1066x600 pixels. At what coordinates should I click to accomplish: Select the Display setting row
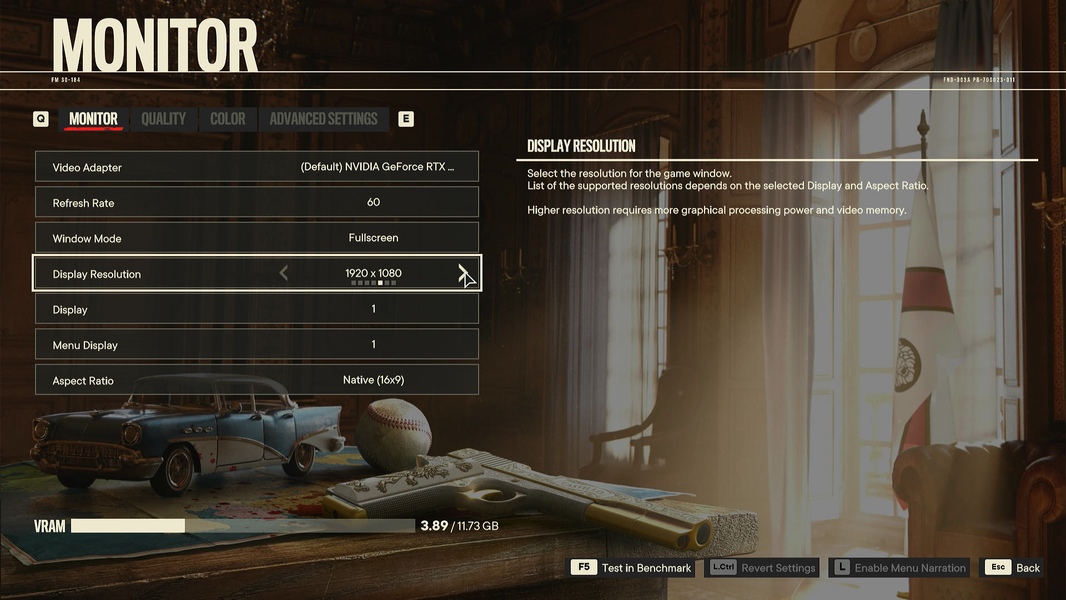(257, 309)
